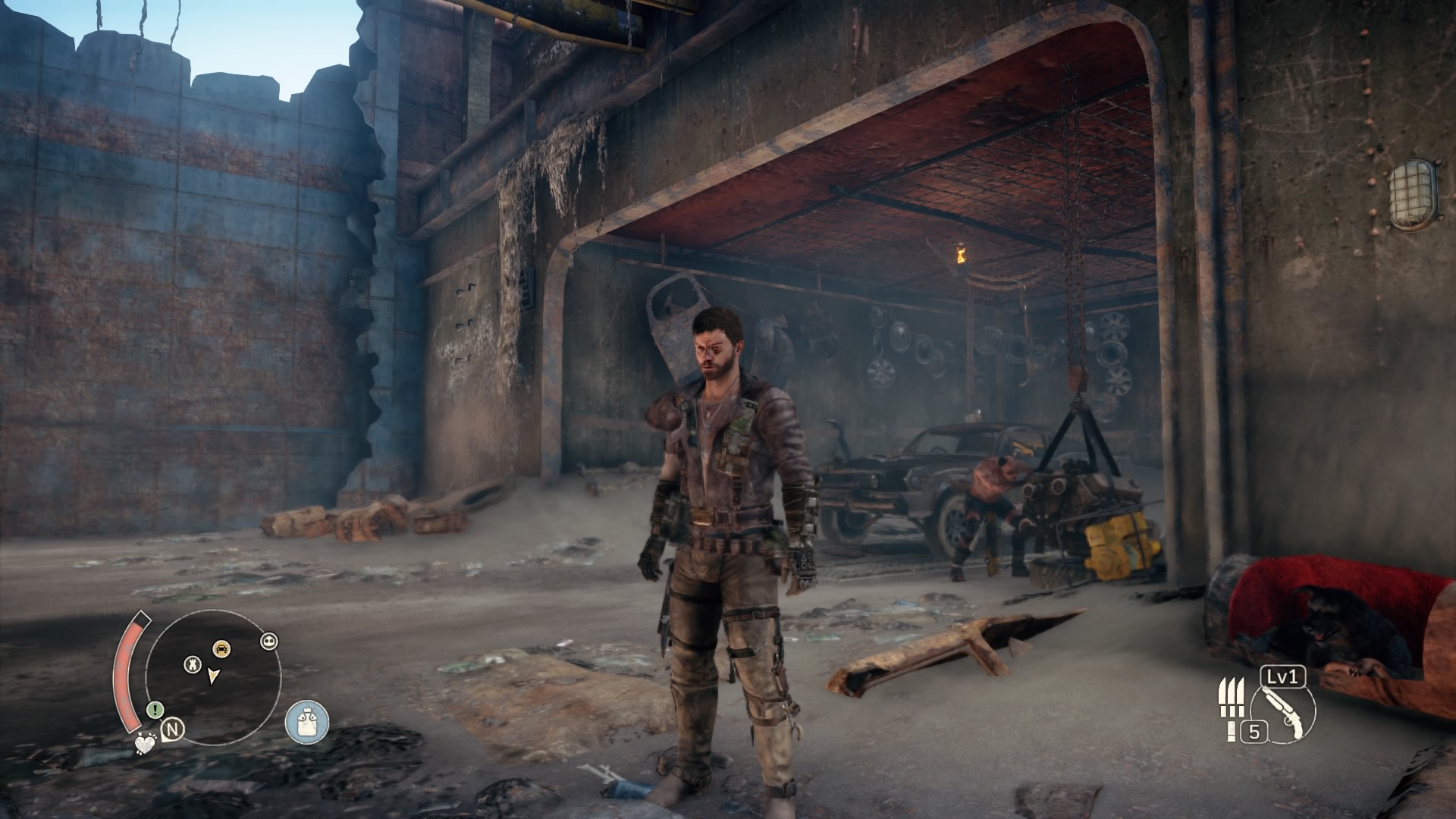Click the player arrow on the minimap

pyautogui.click(x=214, y=676)
